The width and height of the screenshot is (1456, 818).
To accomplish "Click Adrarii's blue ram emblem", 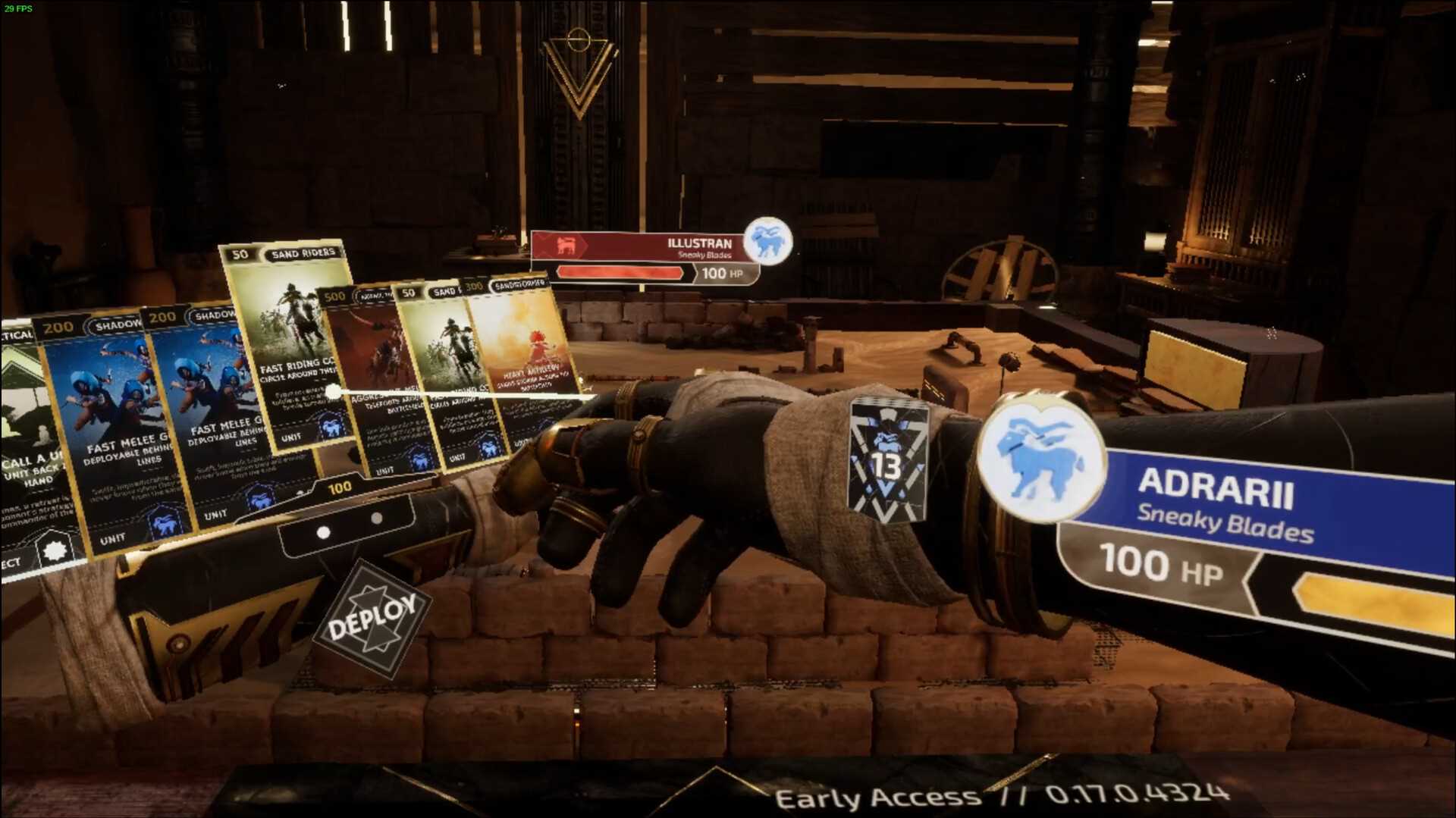I will tap(1040, 459).
